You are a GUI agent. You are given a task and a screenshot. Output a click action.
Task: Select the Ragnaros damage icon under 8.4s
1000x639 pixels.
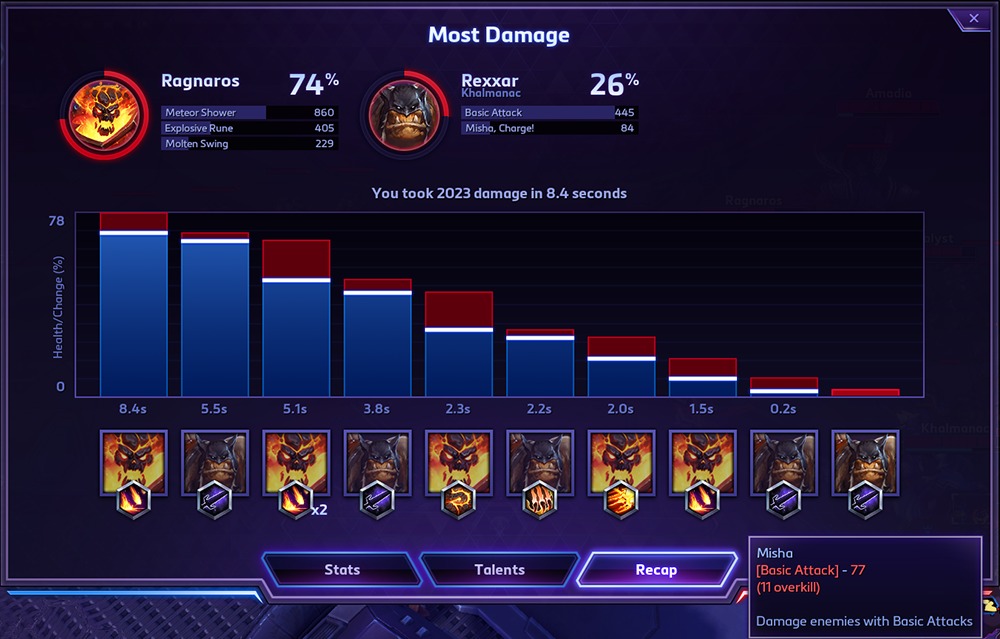click(133, 463)
